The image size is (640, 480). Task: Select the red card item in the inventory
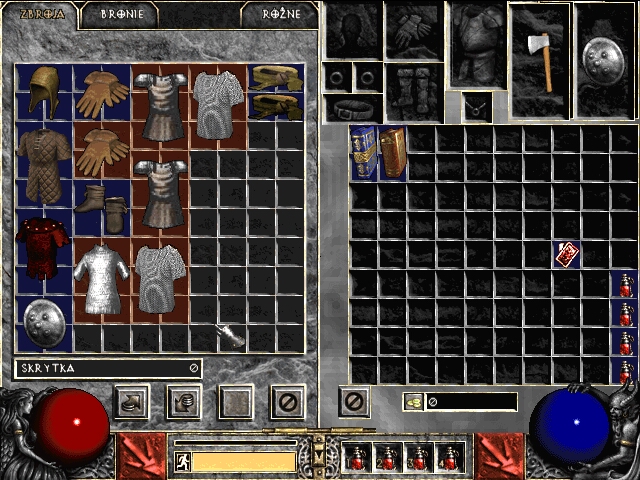(567, 254)
